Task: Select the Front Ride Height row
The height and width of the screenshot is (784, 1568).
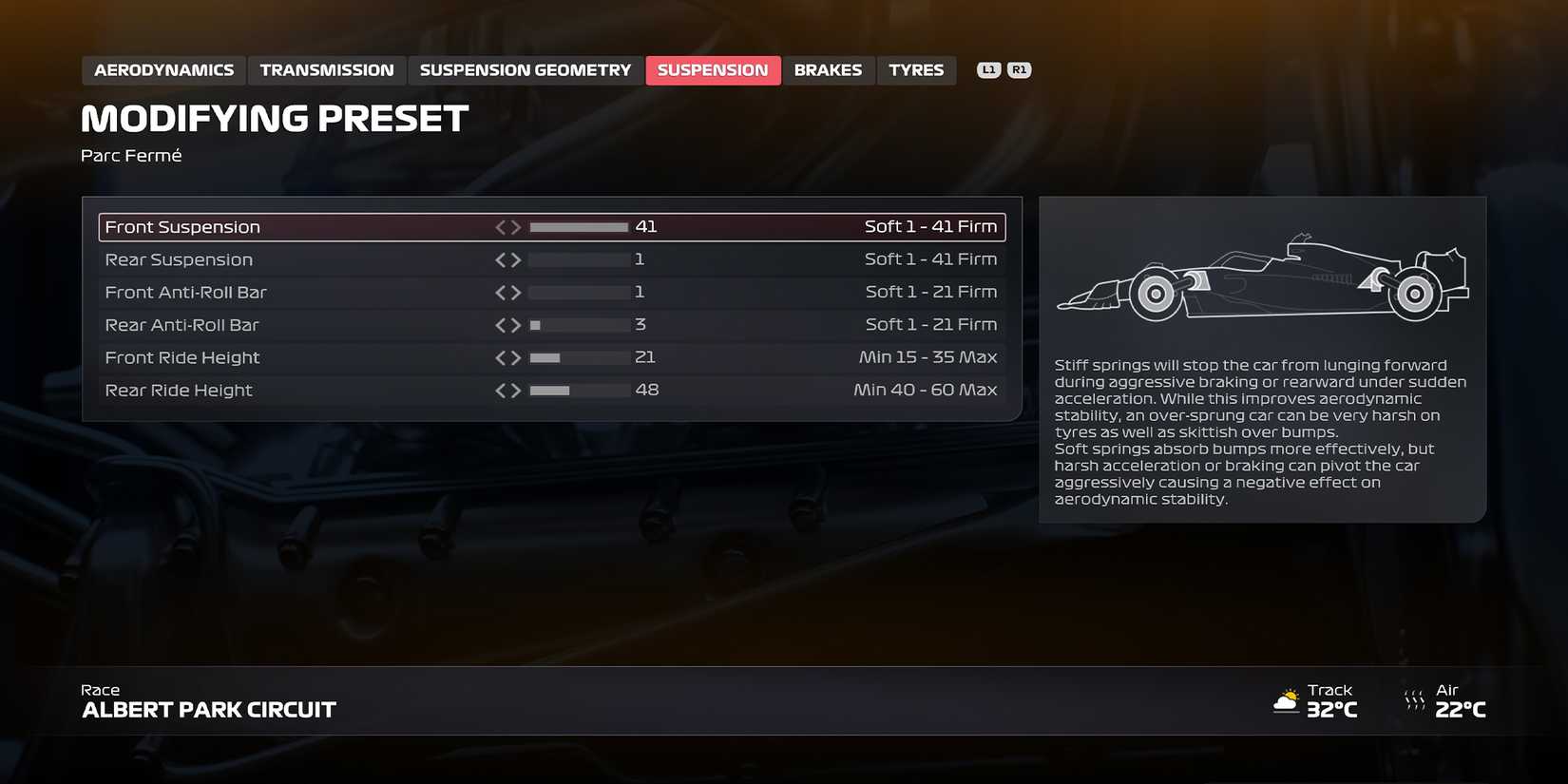Action: (x=285, y=357)
